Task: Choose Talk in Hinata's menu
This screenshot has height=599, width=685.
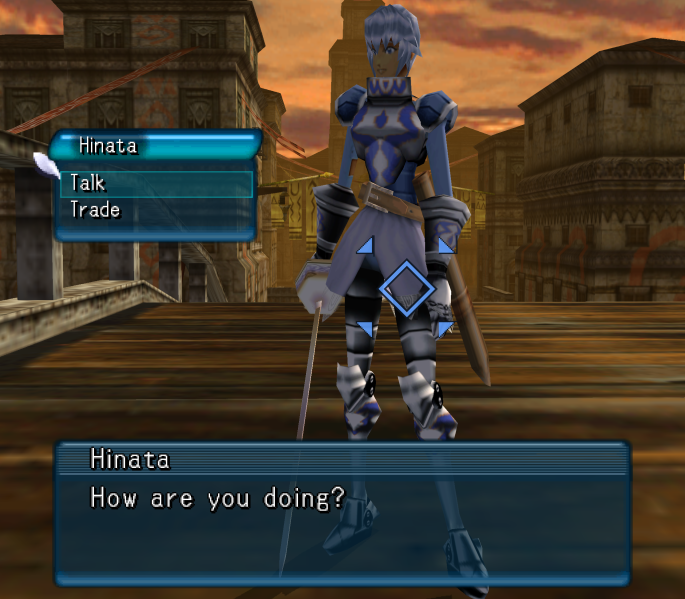Action: coord(88,183)
